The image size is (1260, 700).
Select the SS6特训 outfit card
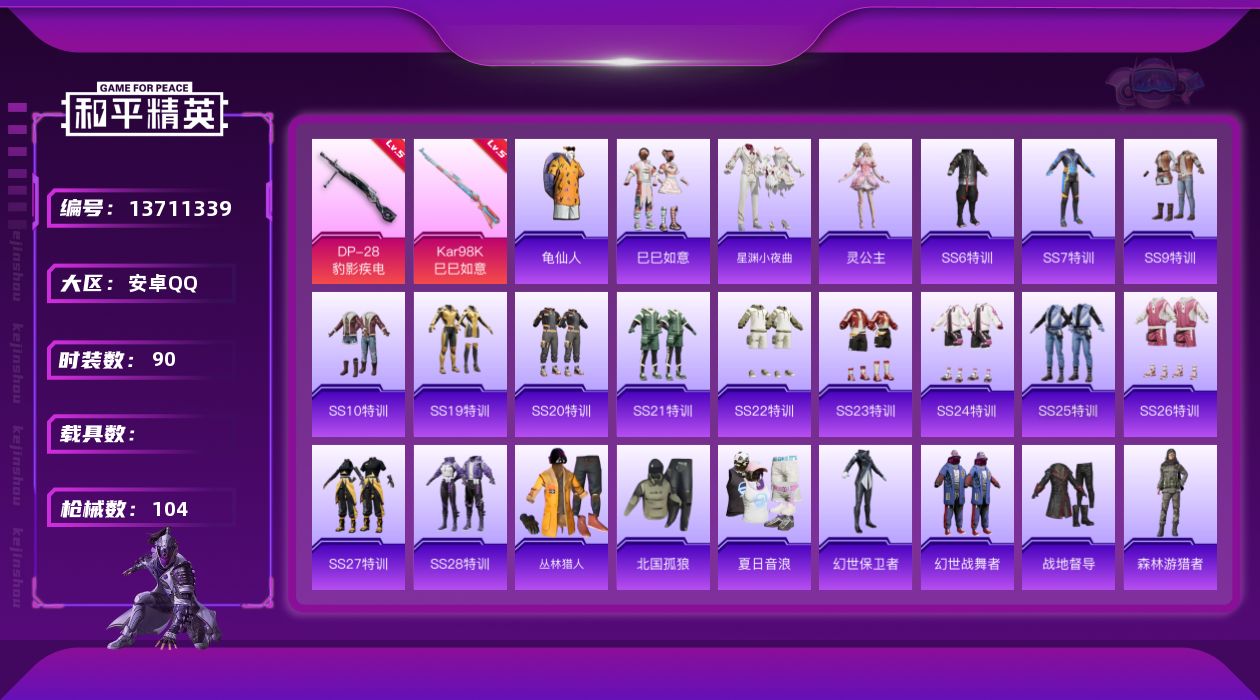click(x=967, y=211)
